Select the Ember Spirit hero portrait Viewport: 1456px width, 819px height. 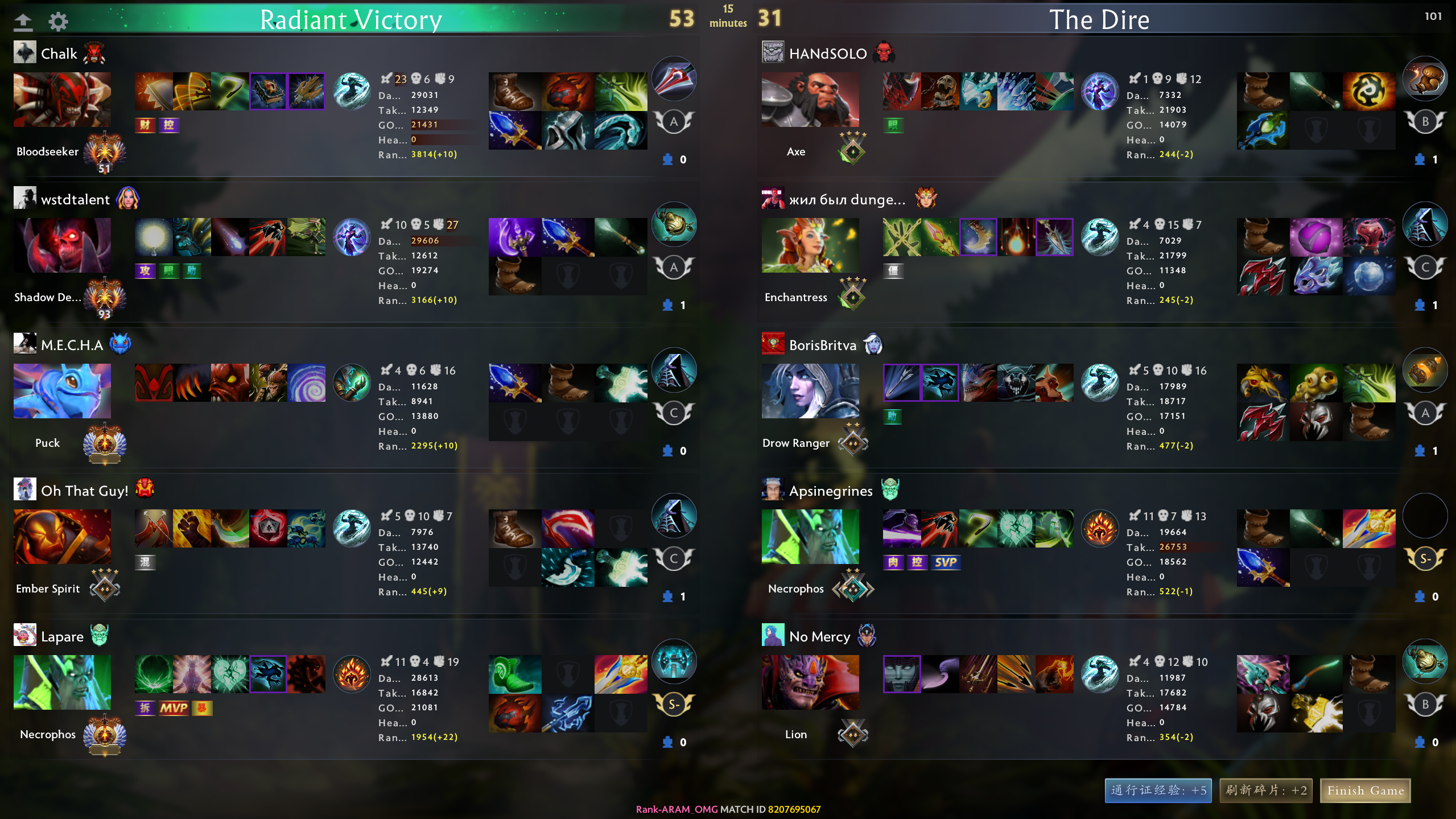click(x=62, y=536)
